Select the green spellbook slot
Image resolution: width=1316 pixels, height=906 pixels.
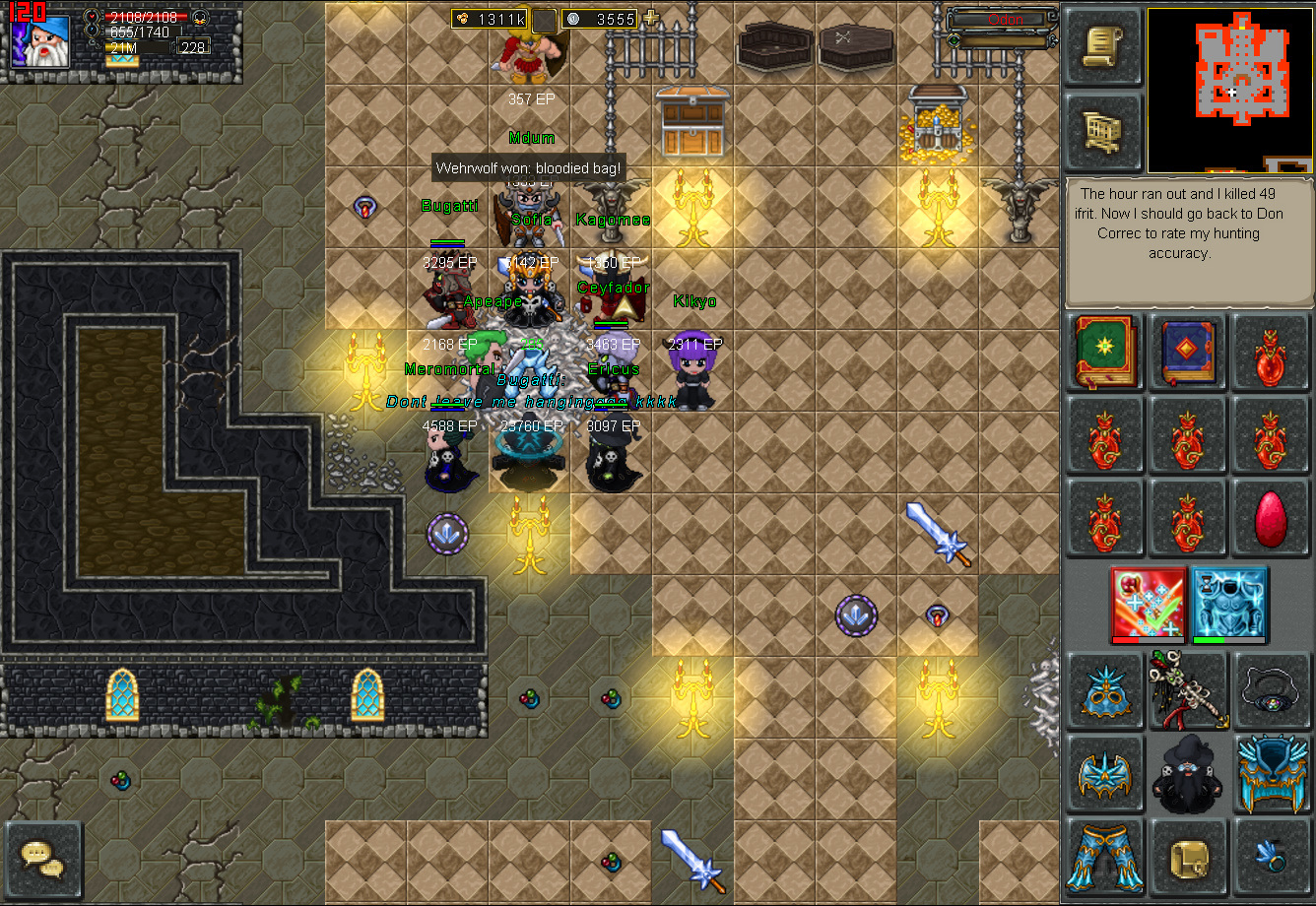click(x=1105, y=353)
